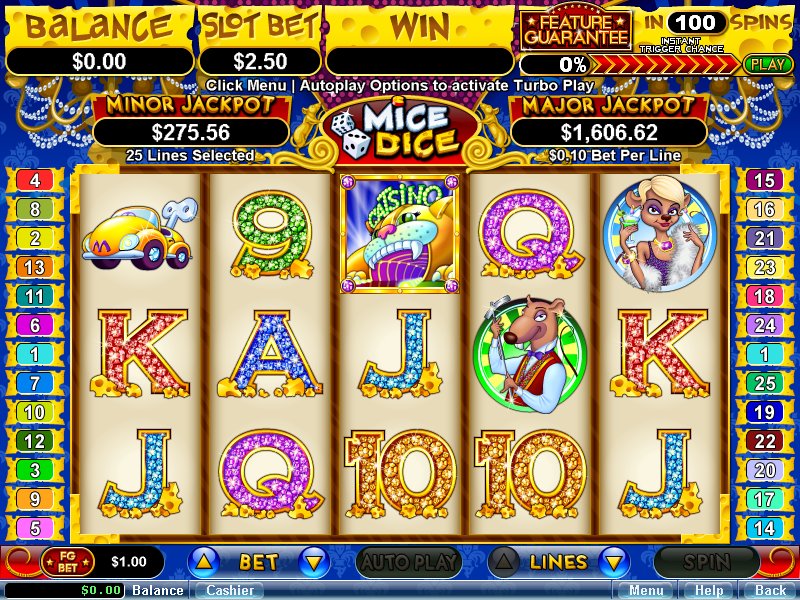
Task: Select payline 4 marker
Action: pos(35,181)
